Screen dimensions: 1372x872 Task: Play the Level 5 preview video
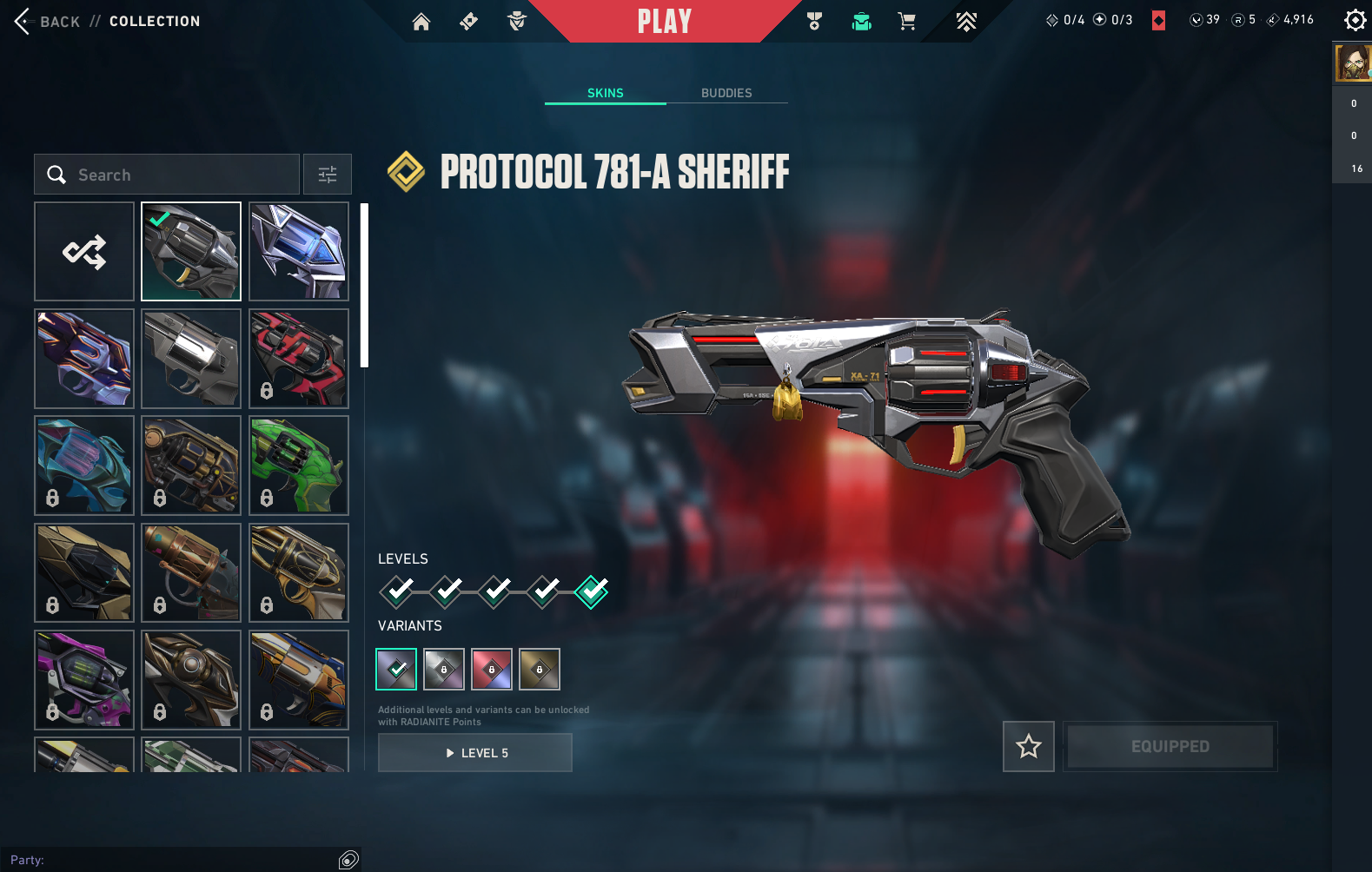click(x=475, y=753)
